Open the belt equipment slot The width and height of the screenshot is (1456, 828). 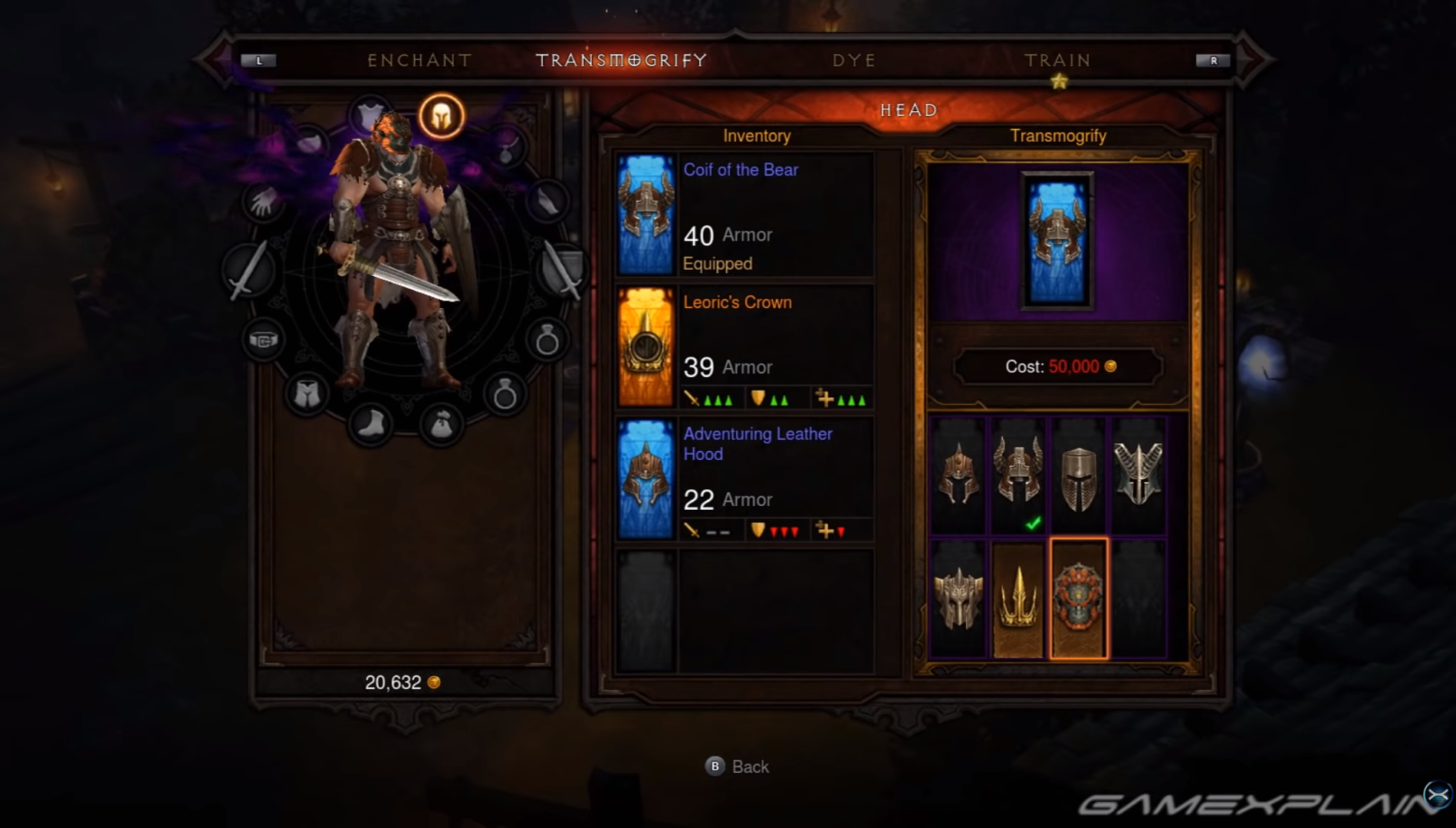click(265, 340)
